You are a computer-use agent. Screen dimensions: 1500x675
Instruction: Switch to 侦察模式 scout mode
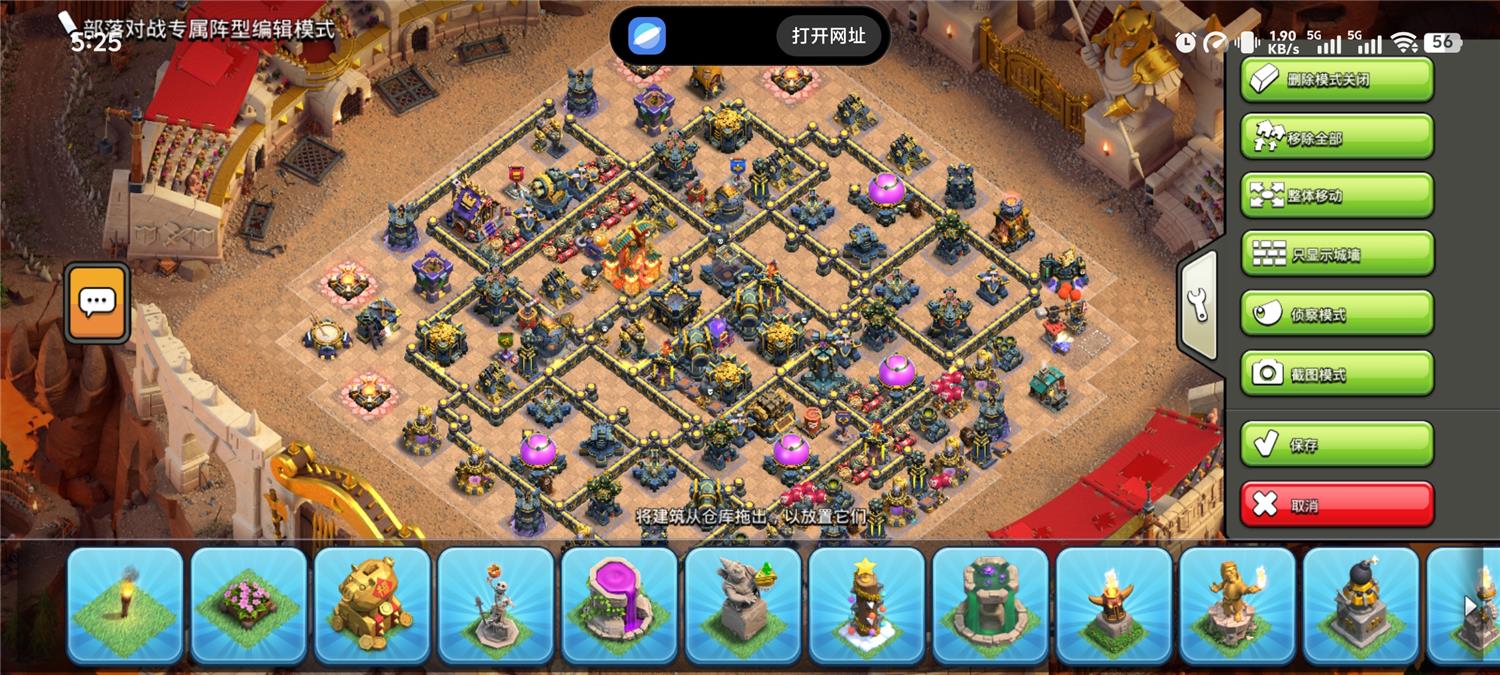(1336, 314)
